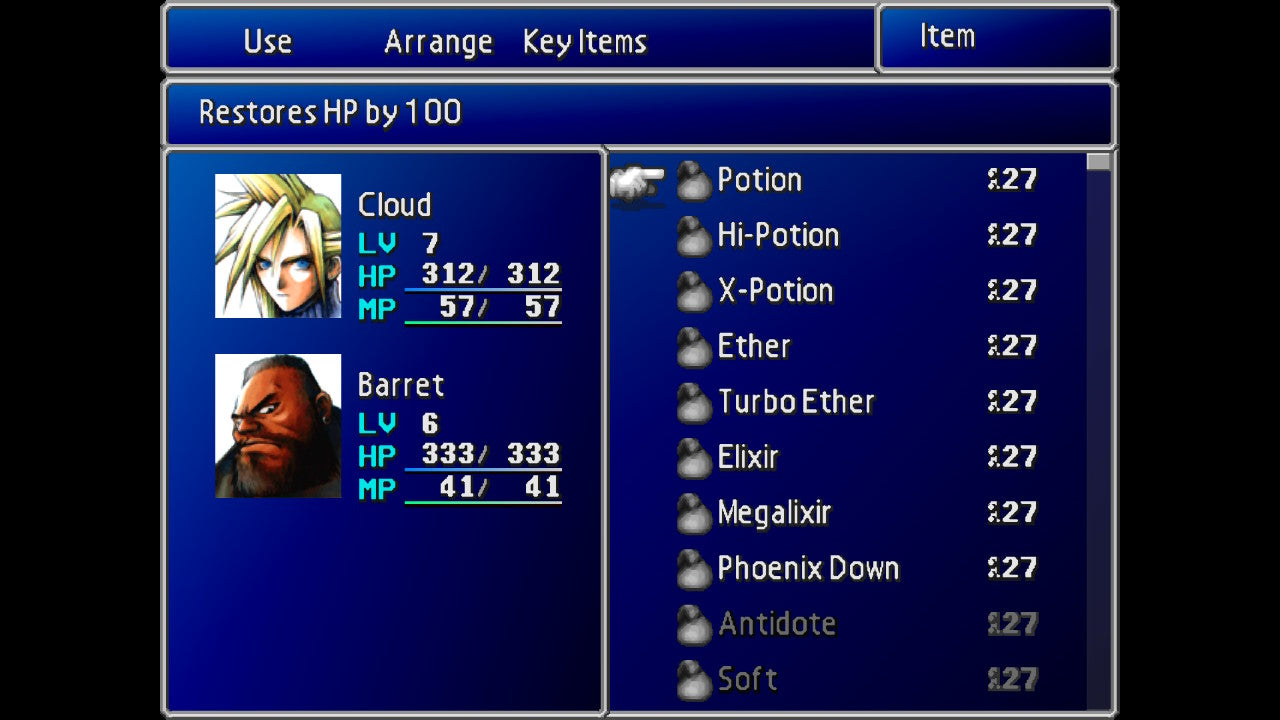Viewport: 1280px width, 720px height.
Task: Click Barret's character portrait
Action: pyautogui.click(x=277, y=423)
